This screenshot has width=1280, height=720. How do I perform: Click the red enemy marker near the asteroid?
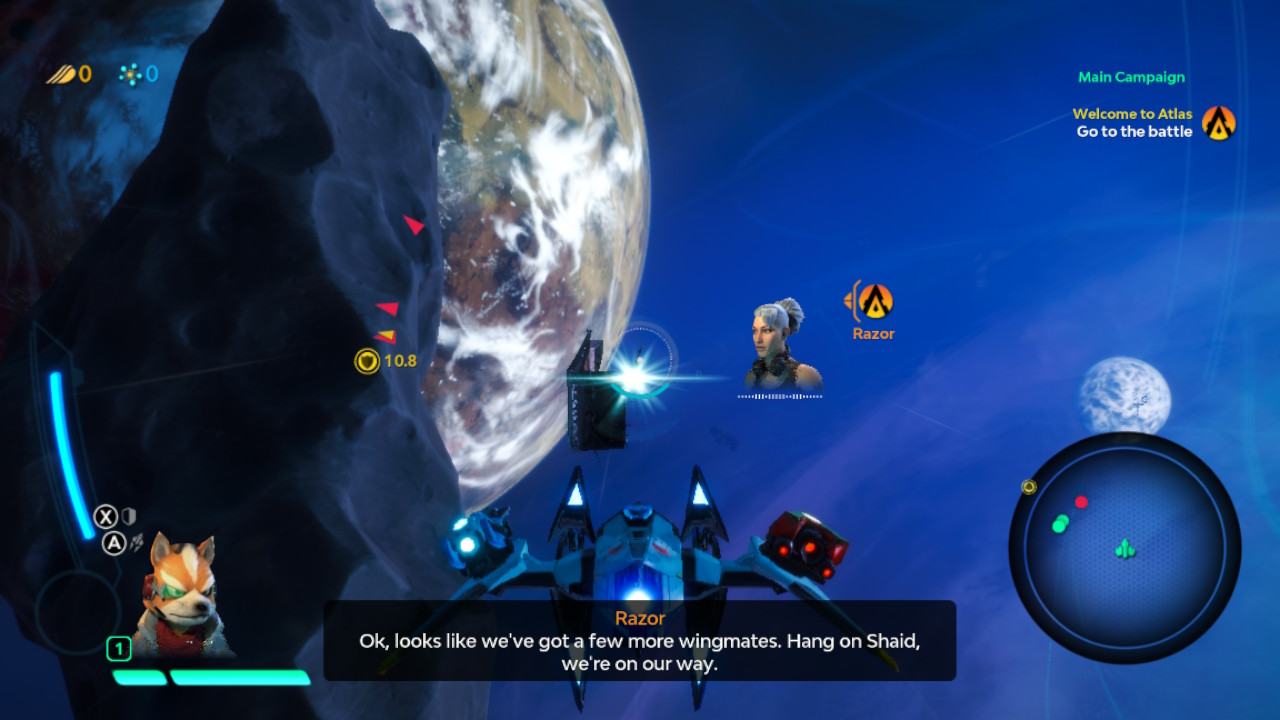[413, 224]
